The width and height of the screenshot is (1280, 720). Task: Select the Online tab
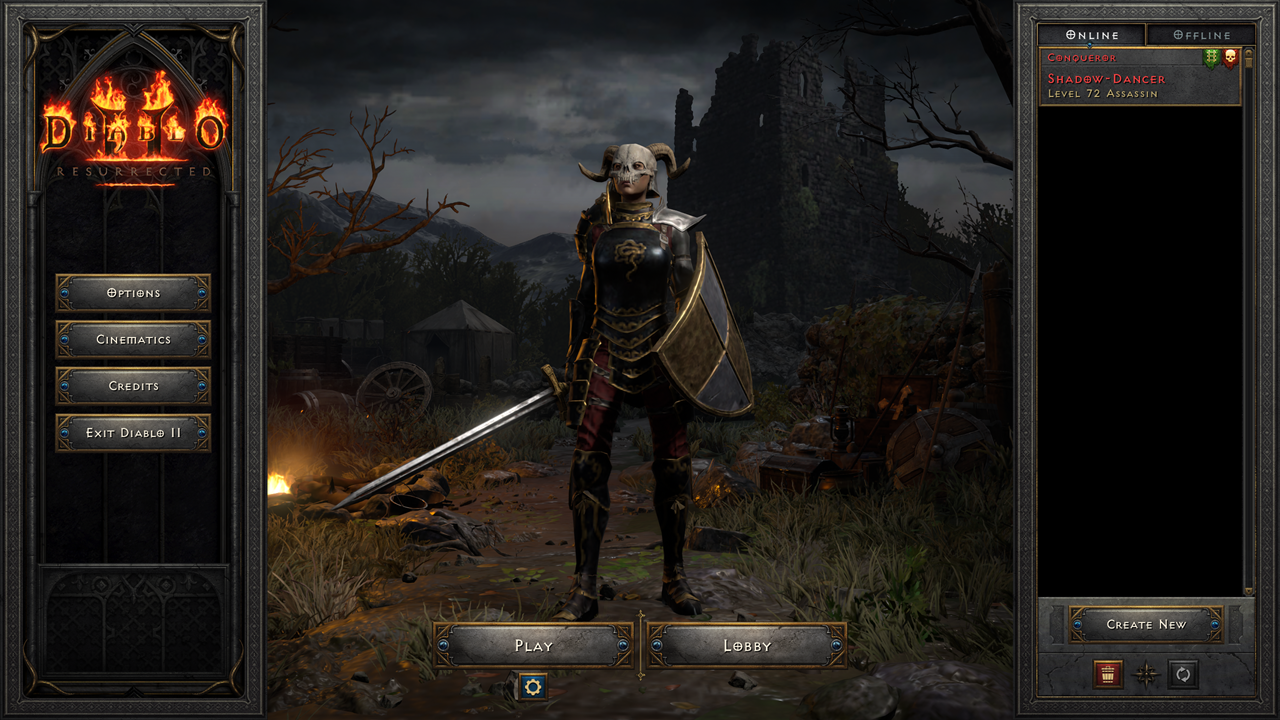(1090, 34)
